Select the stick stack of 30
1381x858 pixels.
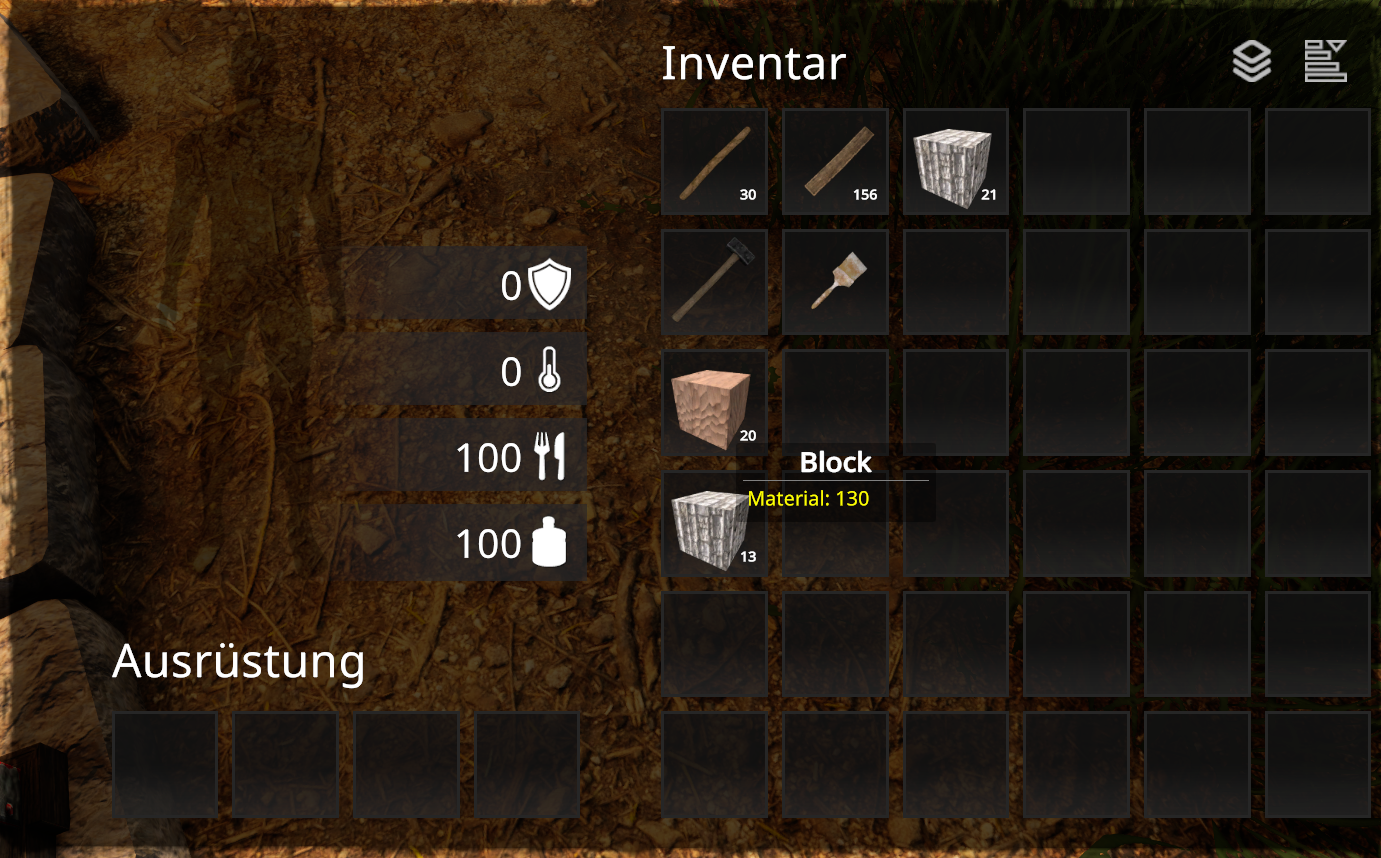714,162
